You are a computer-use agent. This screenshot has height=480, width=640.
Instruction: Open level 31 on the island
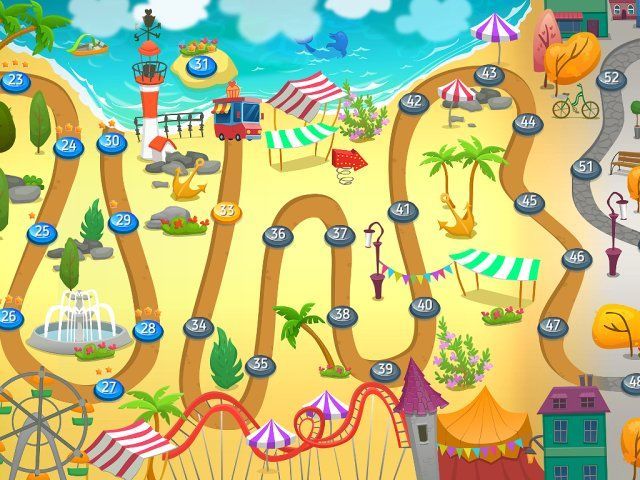(x=201, y=65)
